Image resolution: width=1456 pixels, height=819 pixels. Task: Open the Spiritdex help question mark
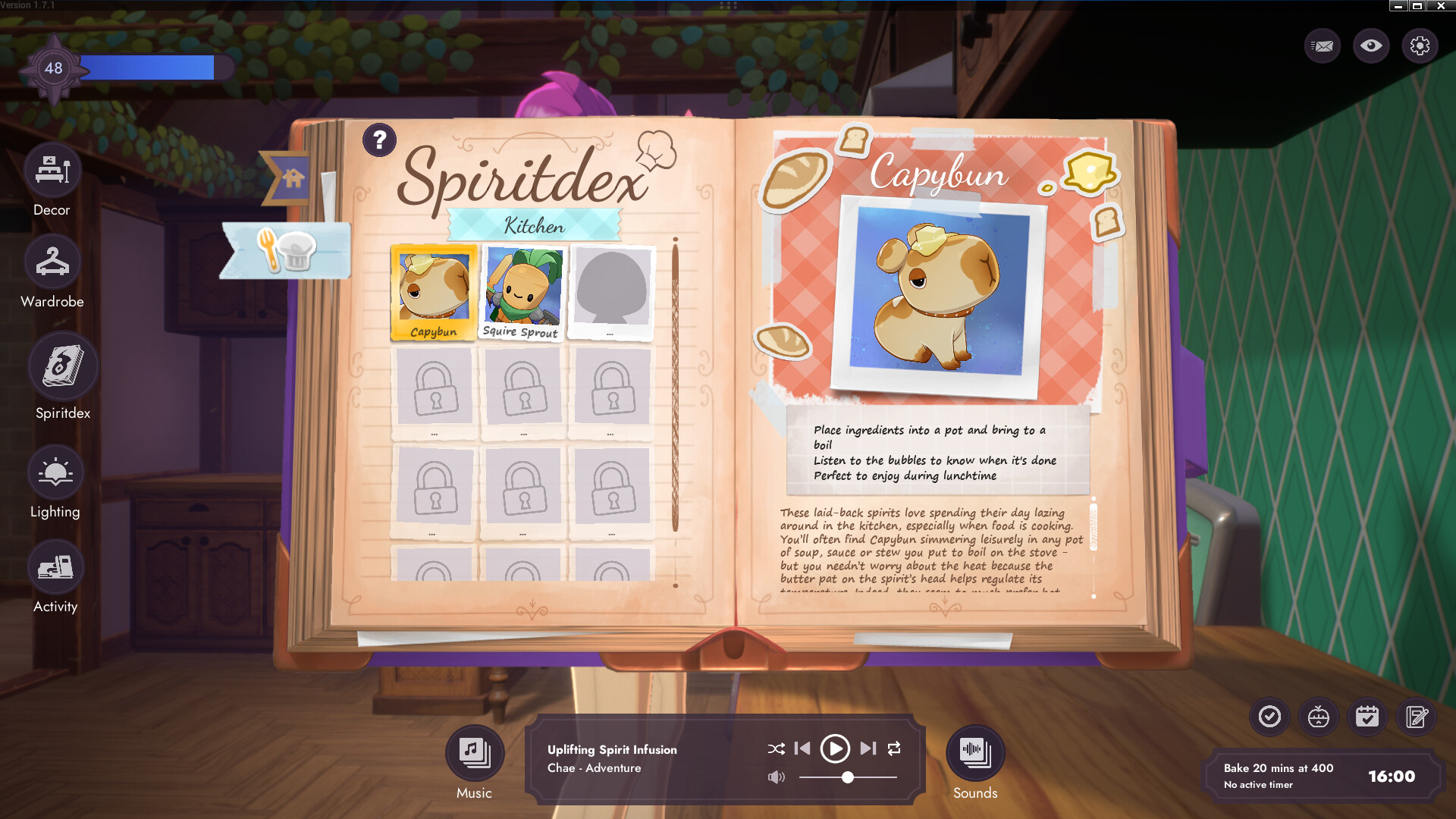pyautogui.click(x=378, y=140)
